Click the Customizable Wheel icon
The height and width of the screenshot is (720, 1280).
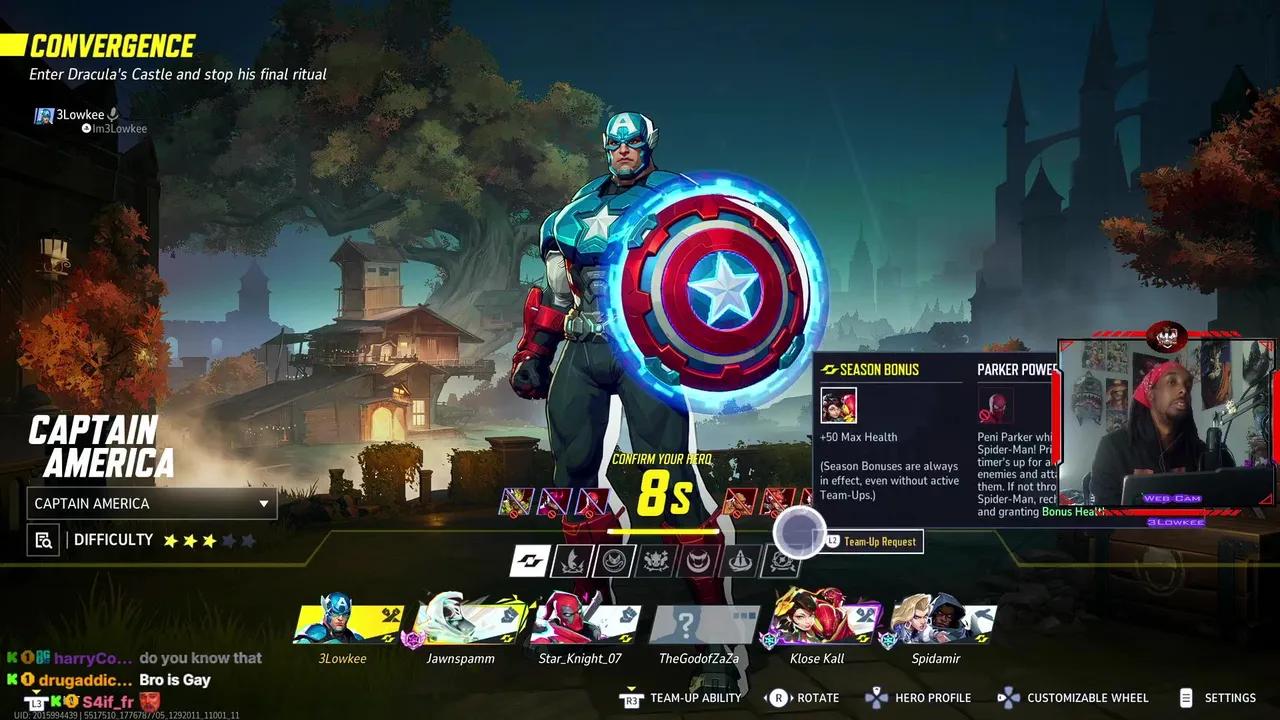(1005, 697)
